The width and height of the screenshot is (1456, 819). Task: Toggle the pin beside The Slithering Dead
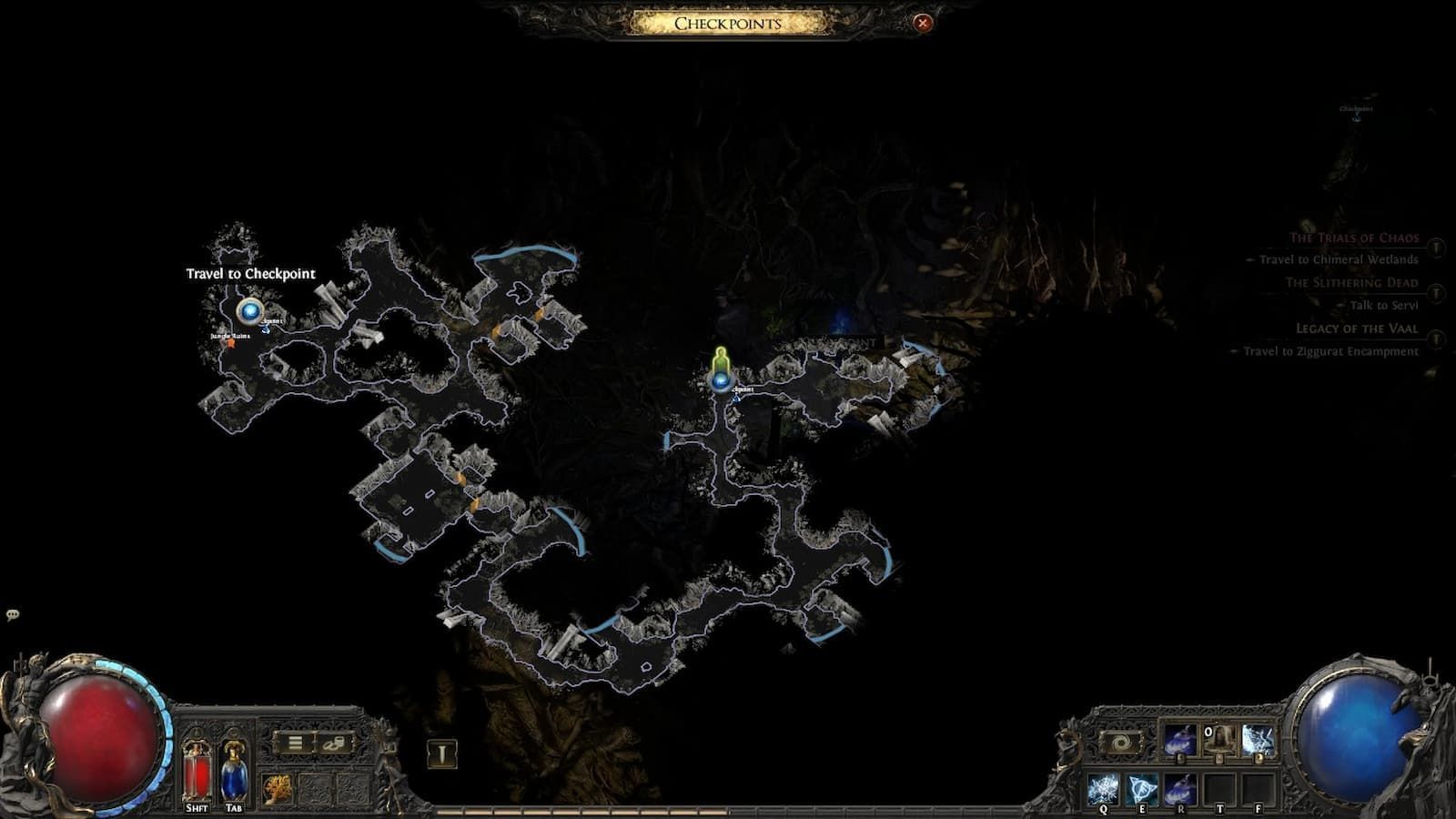coord(1436,292)
